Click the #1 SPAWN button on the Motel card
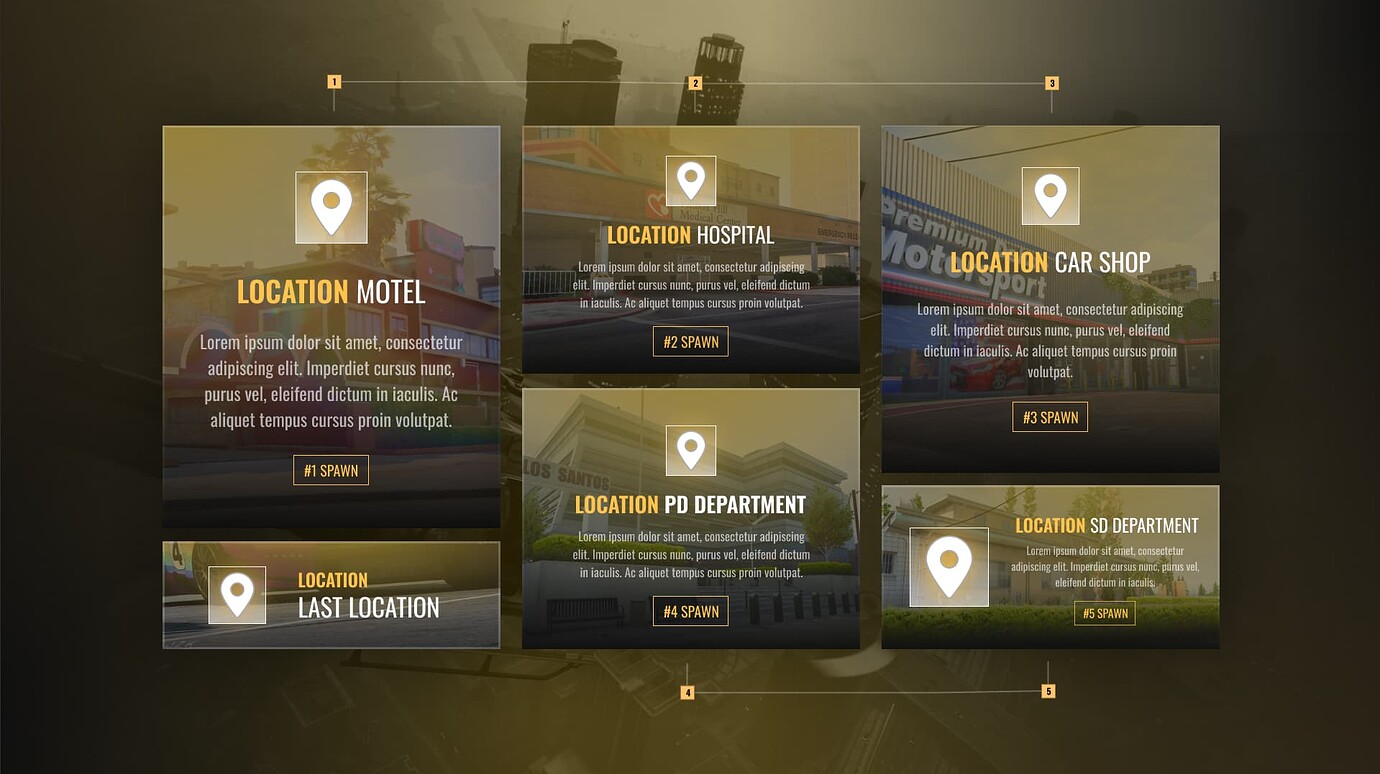1380x774 pixels. click(x=331, y=469)
